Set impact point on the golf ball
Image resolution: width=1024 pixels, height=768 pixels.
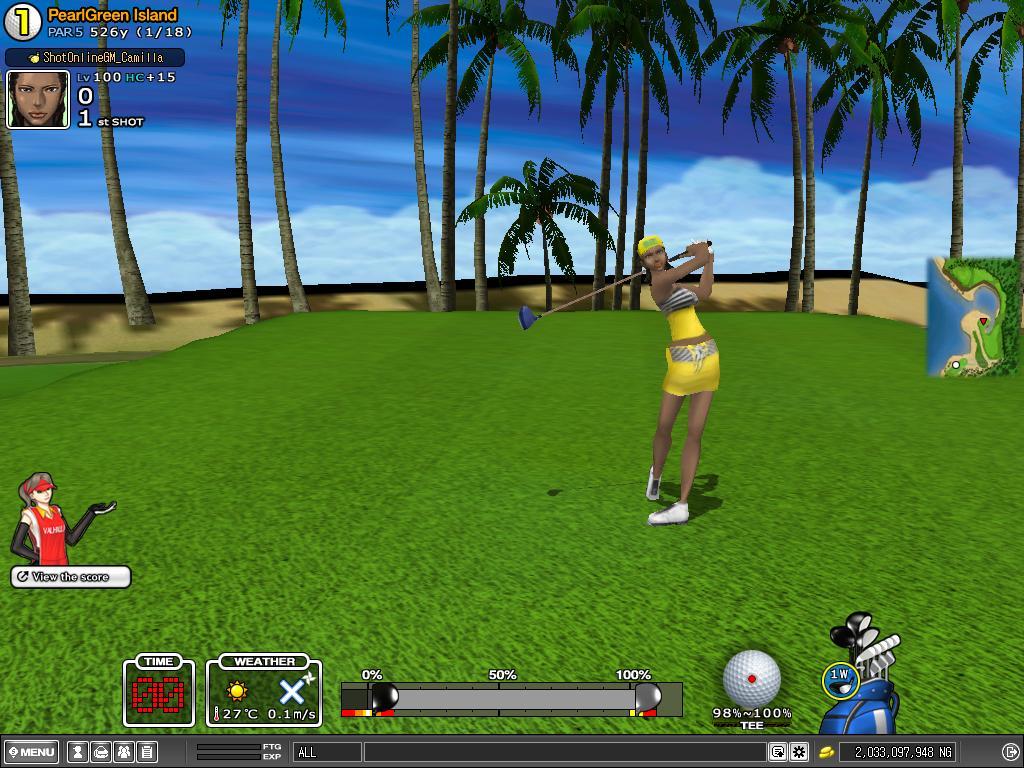751,679
